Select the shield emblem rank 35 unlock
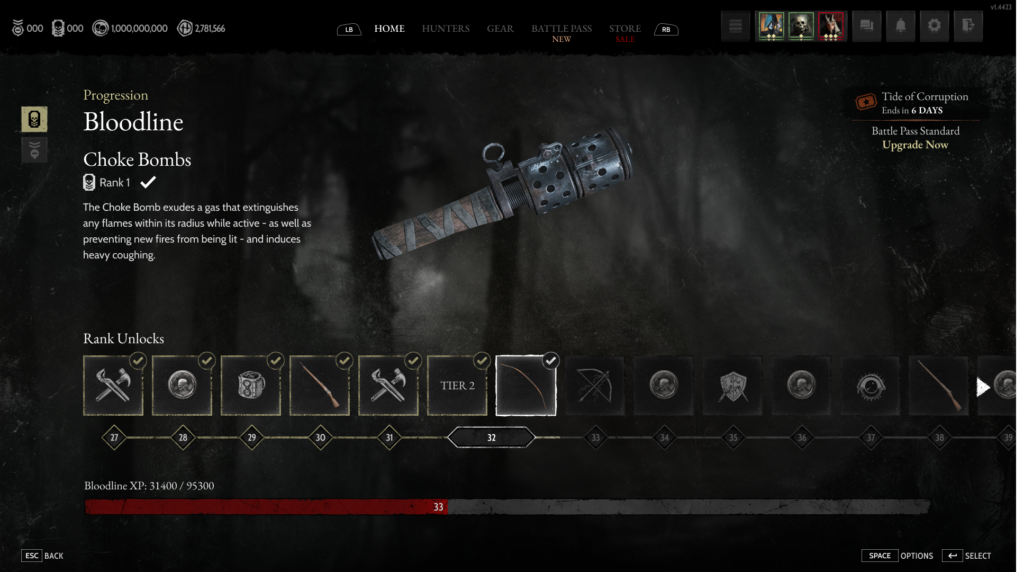The height and width of the screenshot is (572, 1024). point(733,386)
